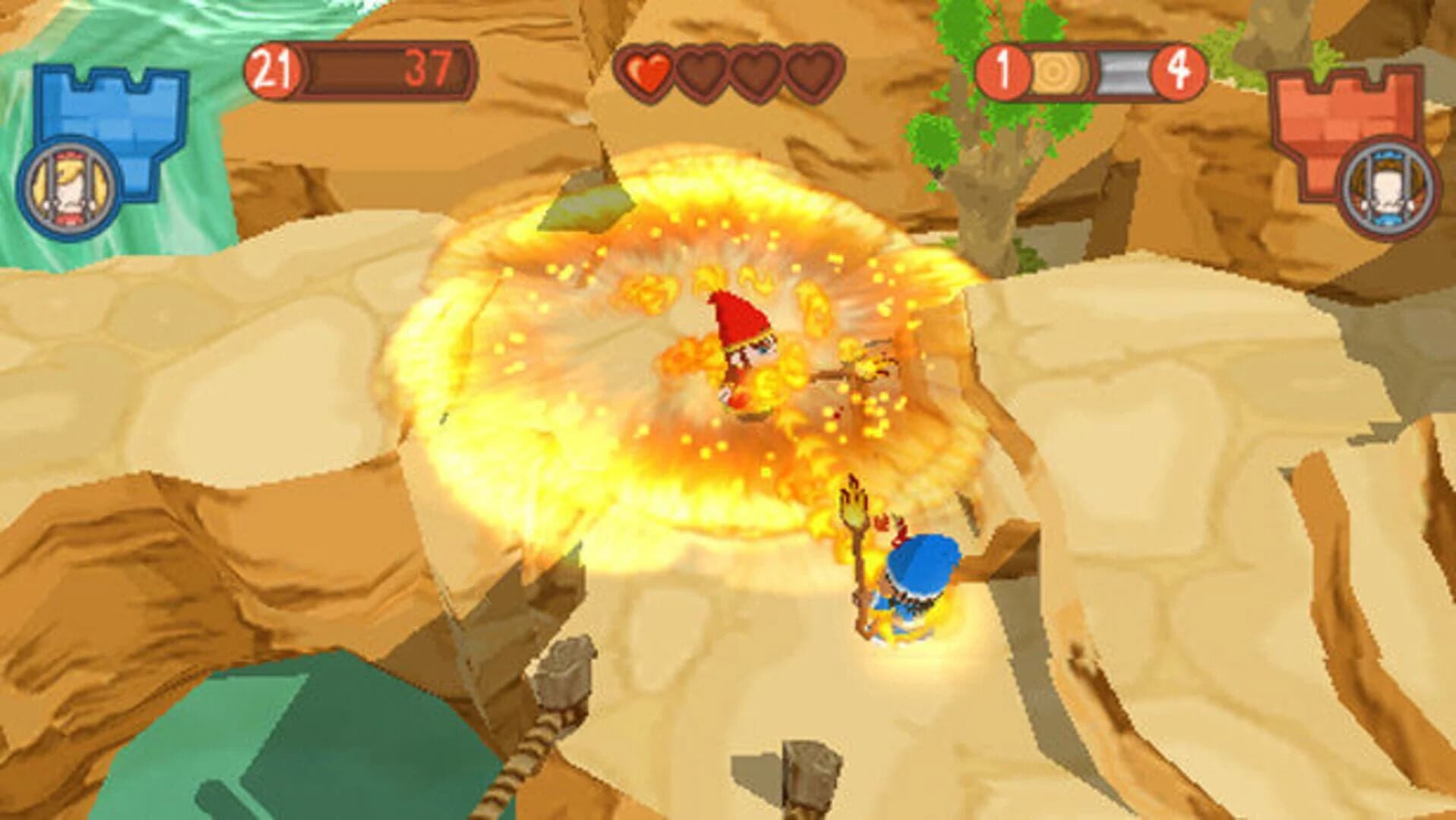This screenshot has width=1456, height=820.
Task: Click the red badge showing number 1
Action: coord(1003,72)
